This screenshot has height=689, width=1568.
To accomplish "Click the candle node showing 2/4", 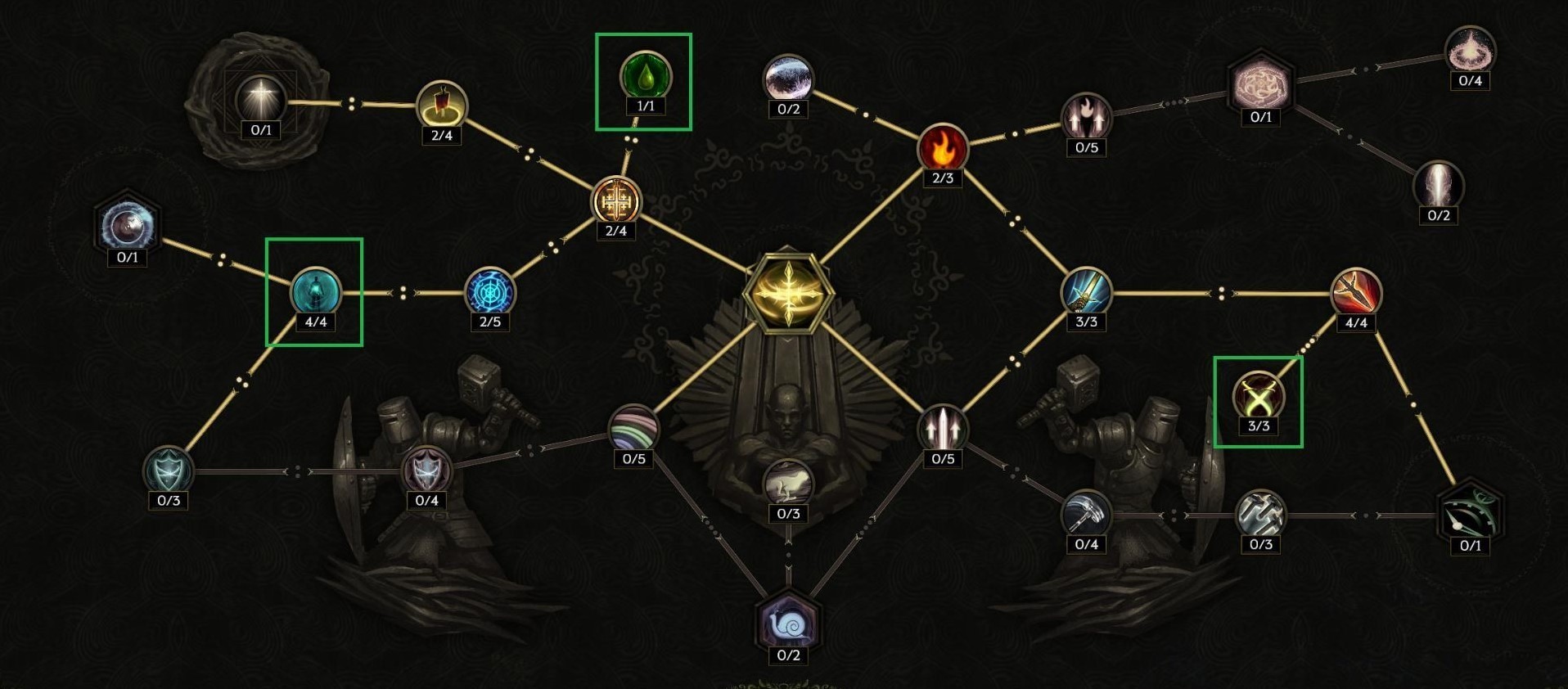I will tap(441, 103).
